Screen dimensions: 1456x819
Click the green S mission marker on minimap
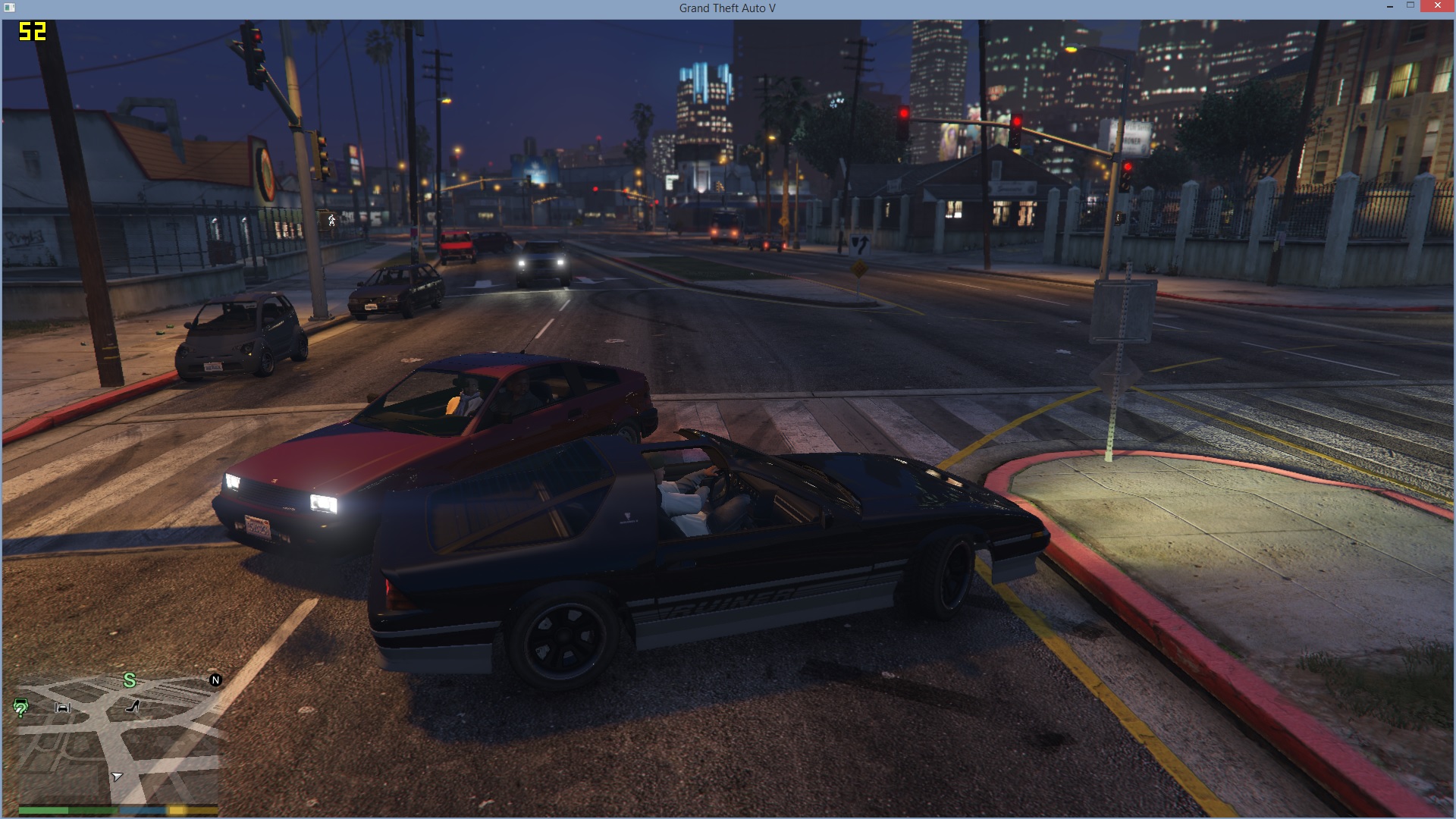[130, 681]
